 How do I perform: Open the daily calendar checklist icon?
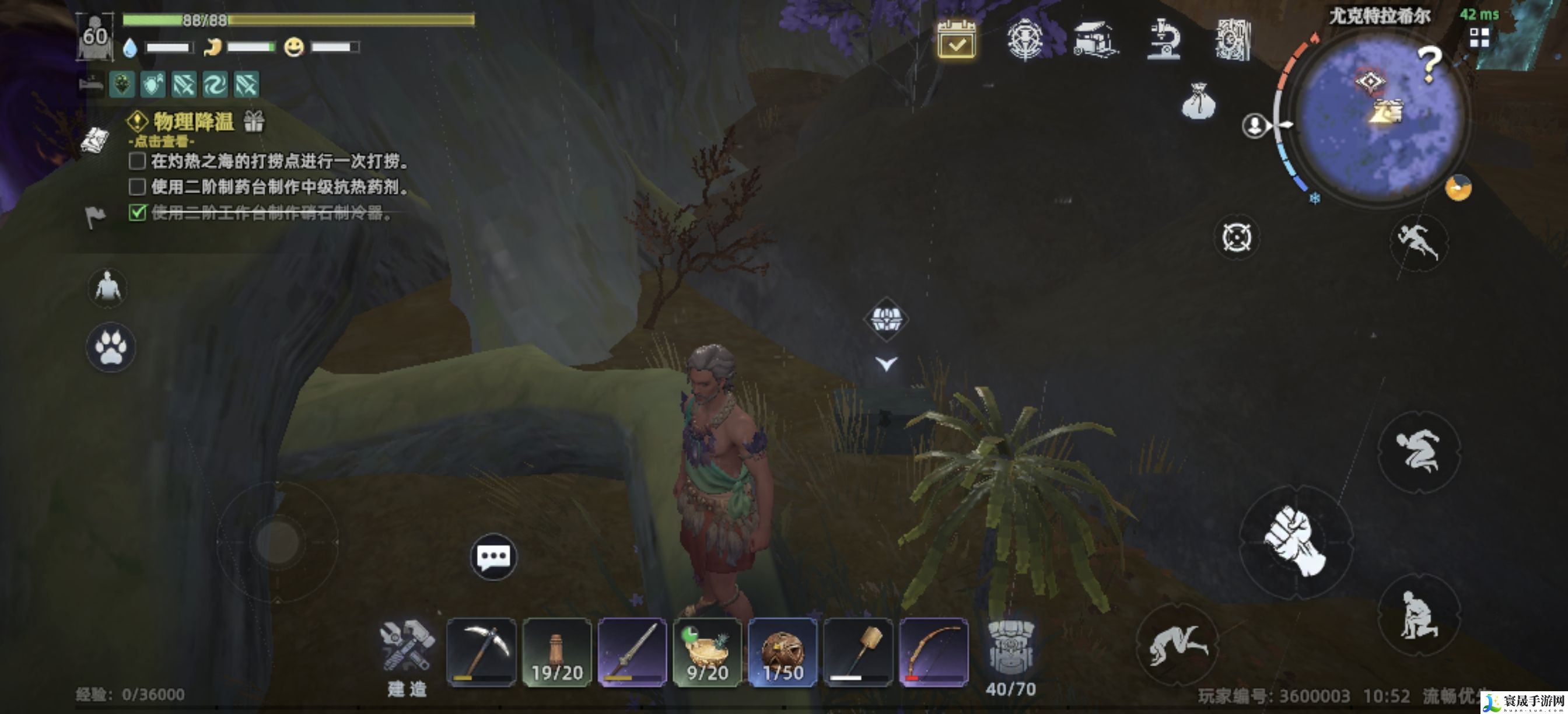point(956,40)
